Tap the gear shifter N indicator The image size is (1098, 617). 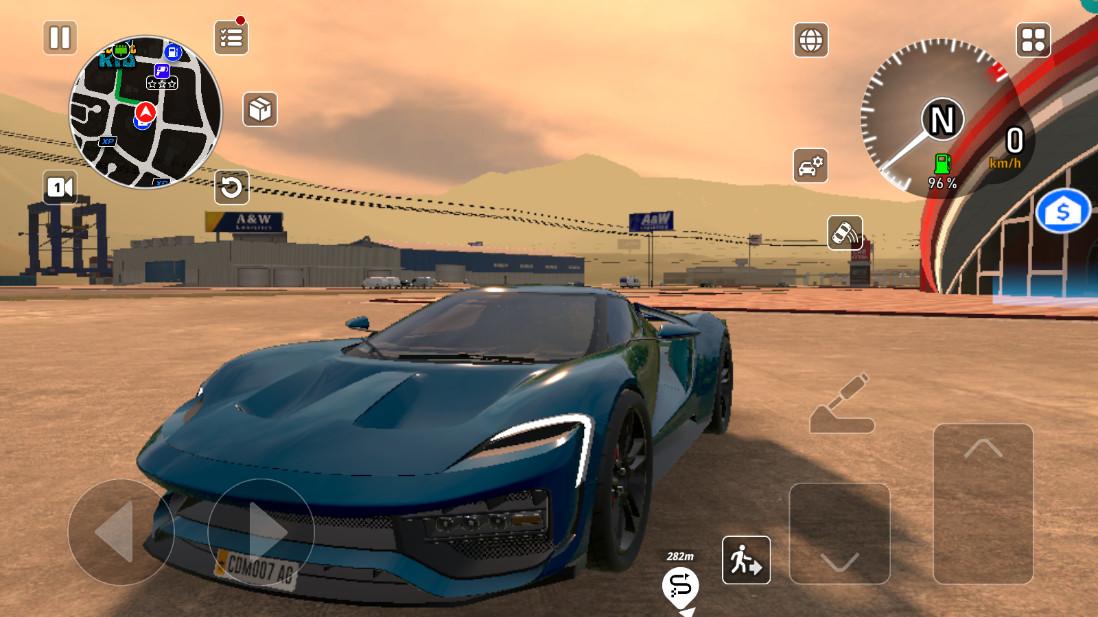point(942,120)
